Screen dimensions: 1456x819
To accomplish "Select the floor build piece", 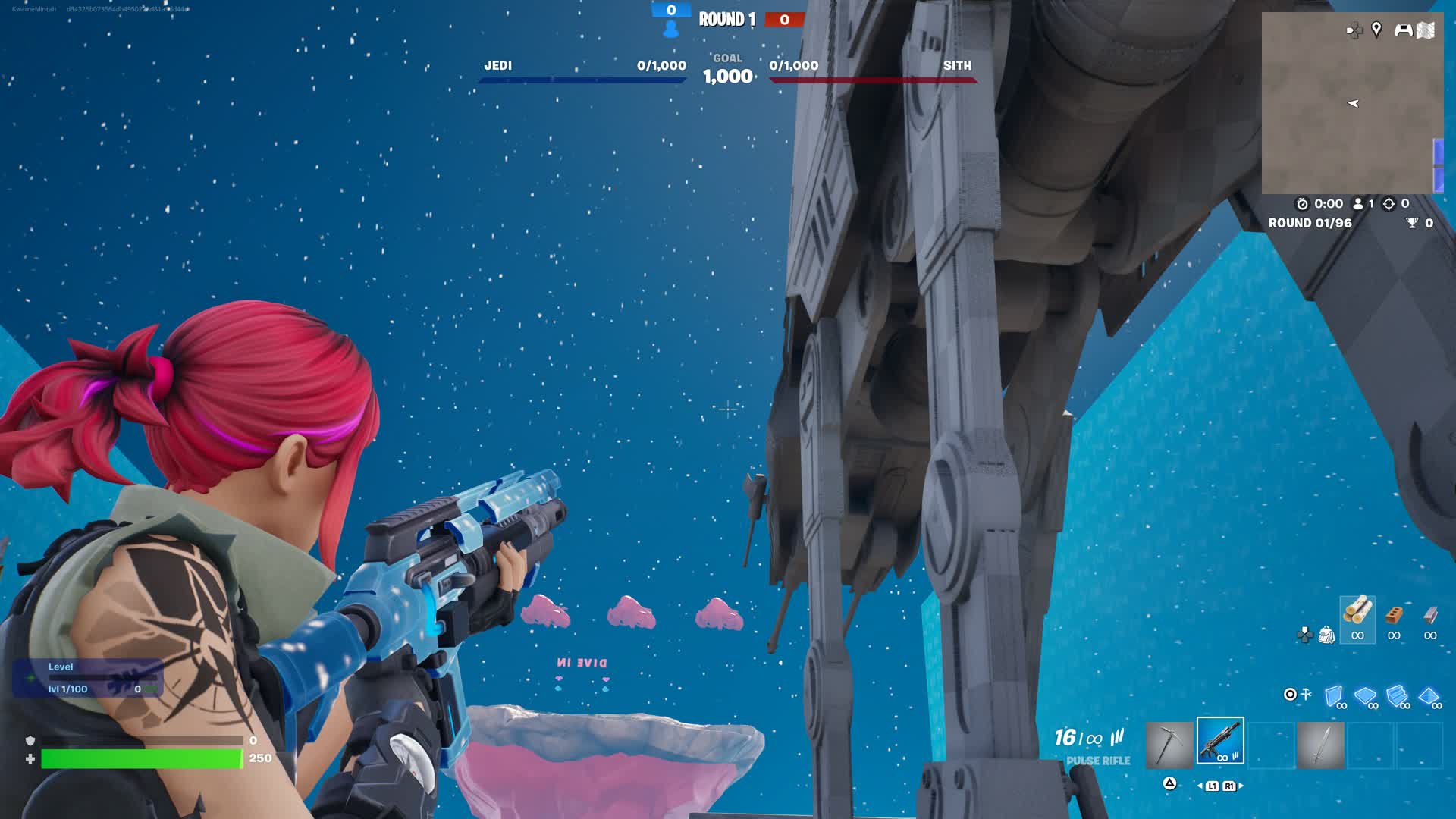I will point(1365,695).
